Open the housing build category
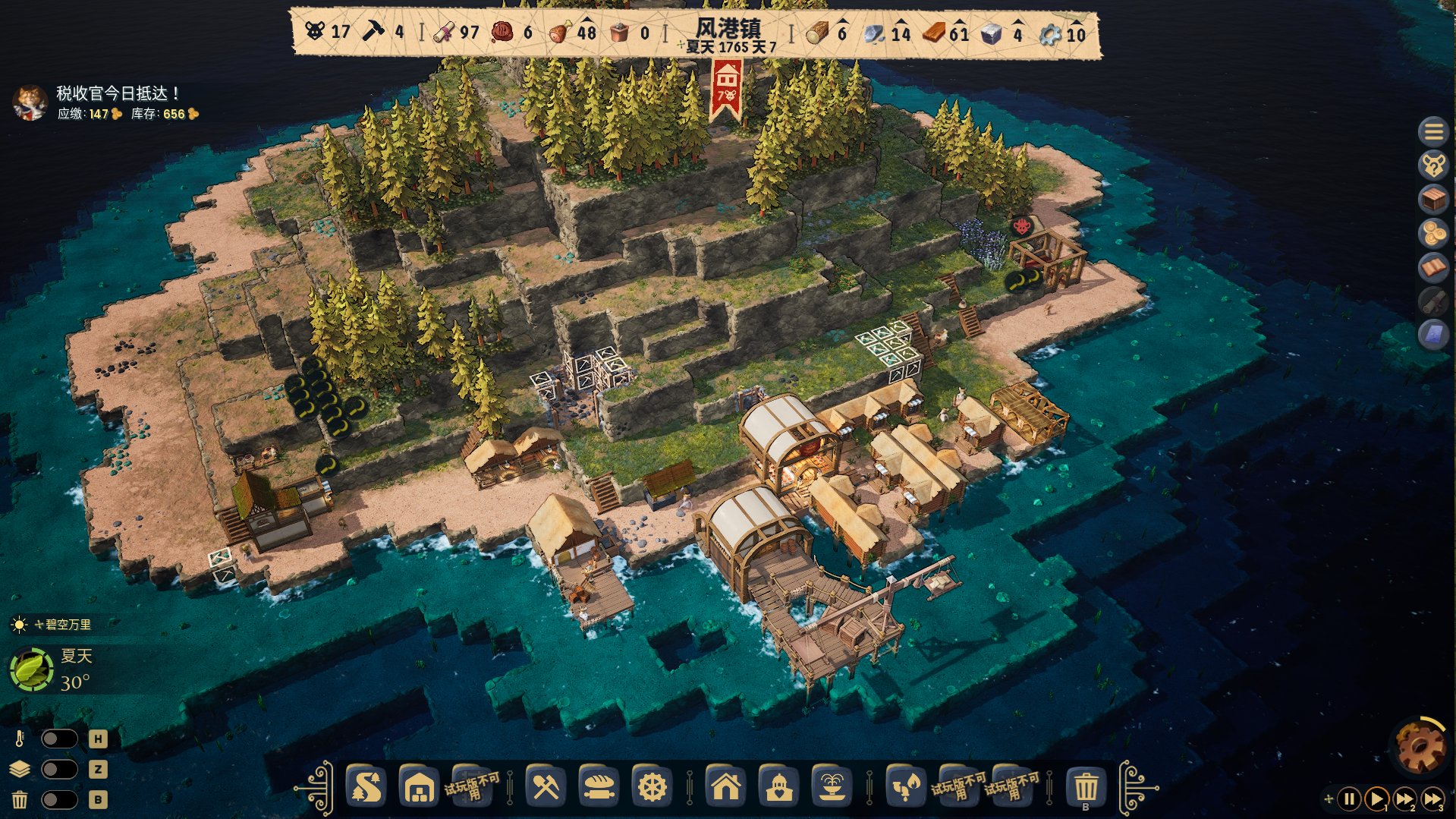This screenshot has width=1456, height=819. pyautogui.click(x=725, y=787)
